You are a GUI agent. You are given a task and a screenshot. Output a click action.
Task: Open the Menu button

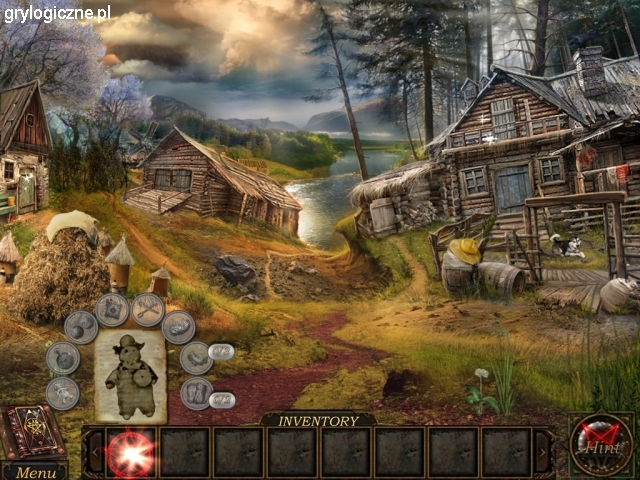tap(35, 472)
